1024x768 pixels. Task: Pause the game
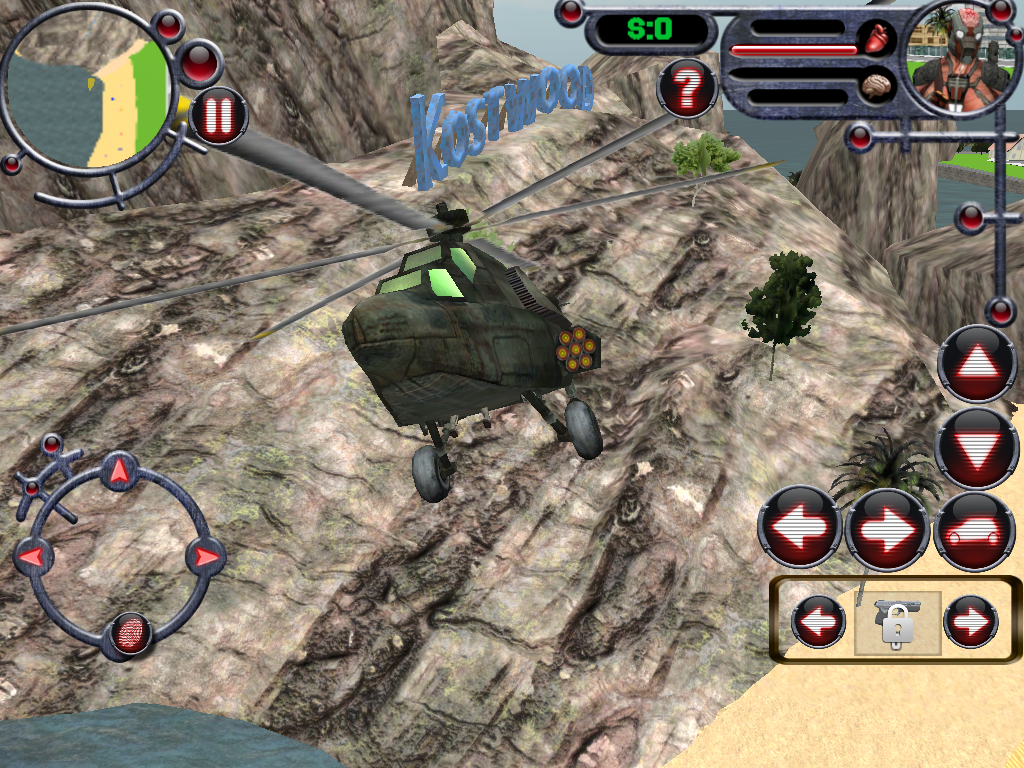218,116
